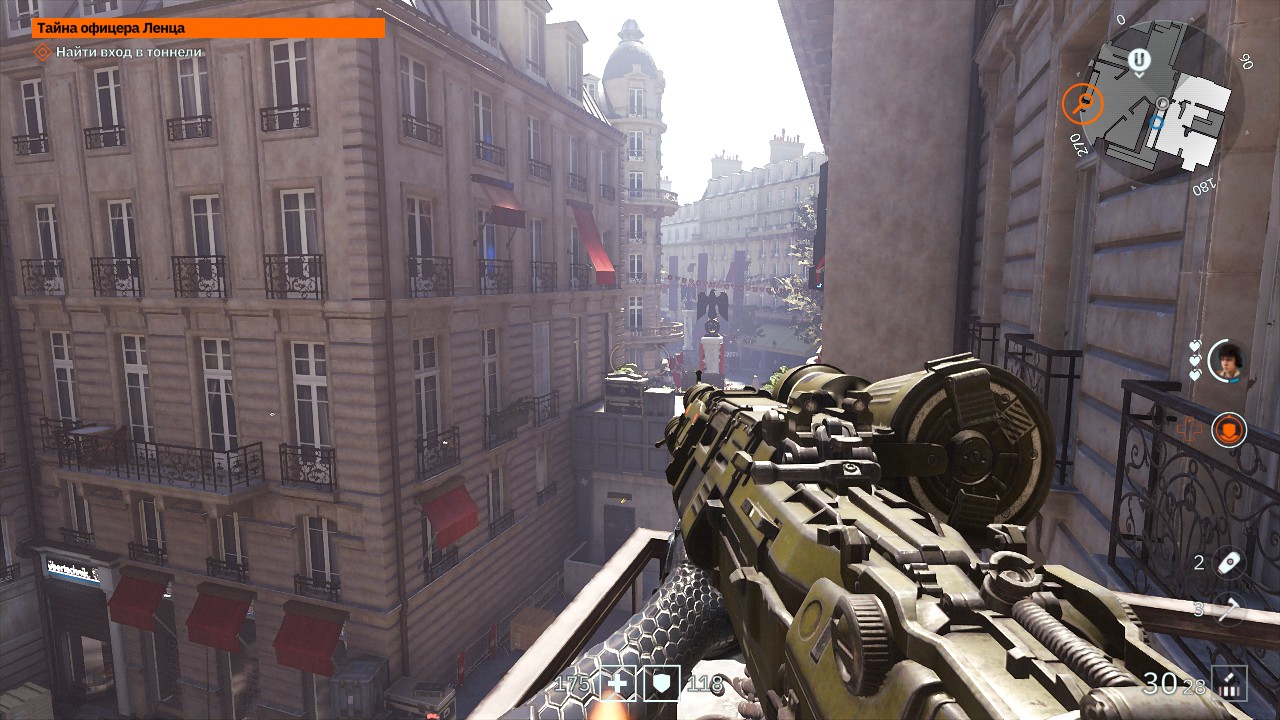
Task: Click the orange magnifier search marker on minimap
Action: [1082, 103]
